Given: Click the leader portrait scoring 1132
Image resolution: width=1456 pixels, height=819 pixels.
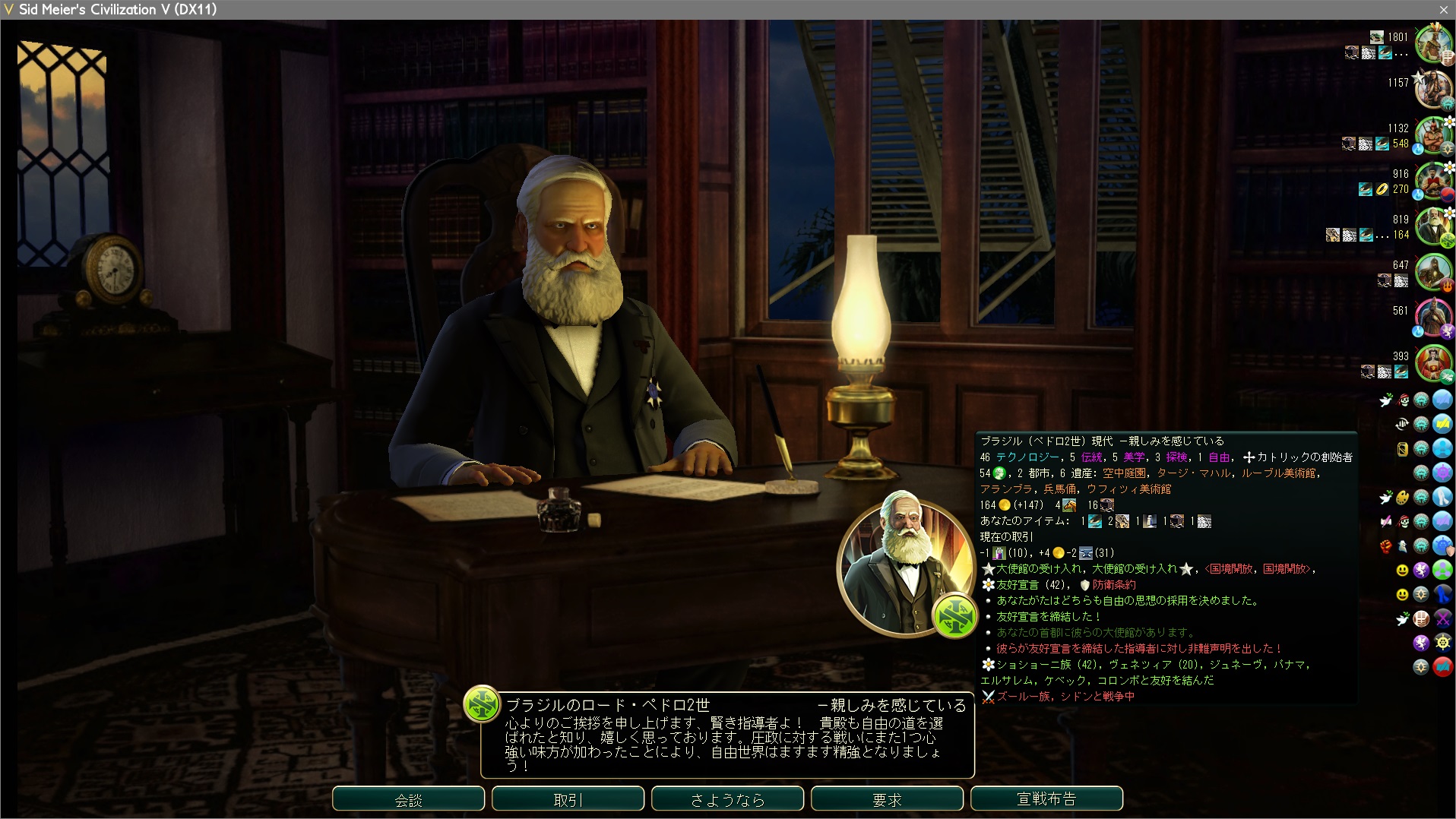Looking at the screenshot, I should 1432,134.
